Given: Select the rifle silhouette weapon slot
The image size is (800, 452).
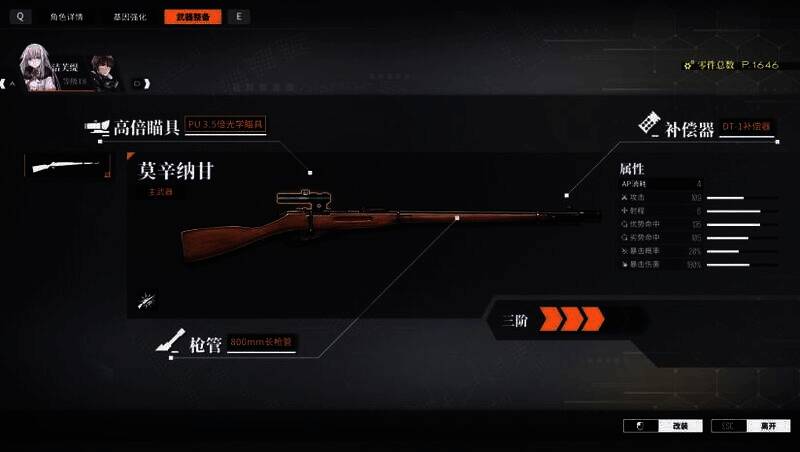Looking at the screenshot, I should click(x=67, y=166).
